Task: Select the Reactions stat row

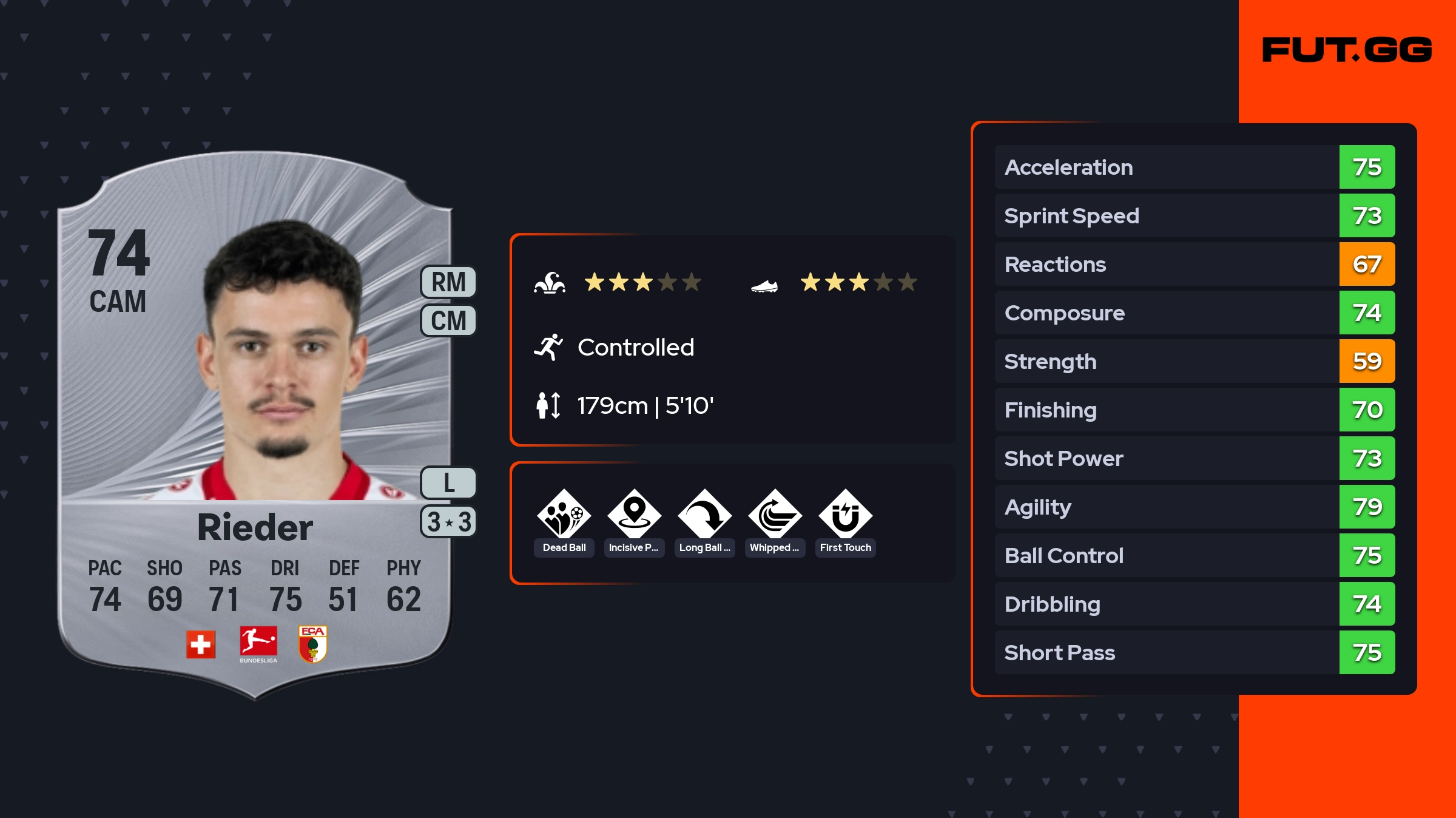Action: [x=1194, y=264]
